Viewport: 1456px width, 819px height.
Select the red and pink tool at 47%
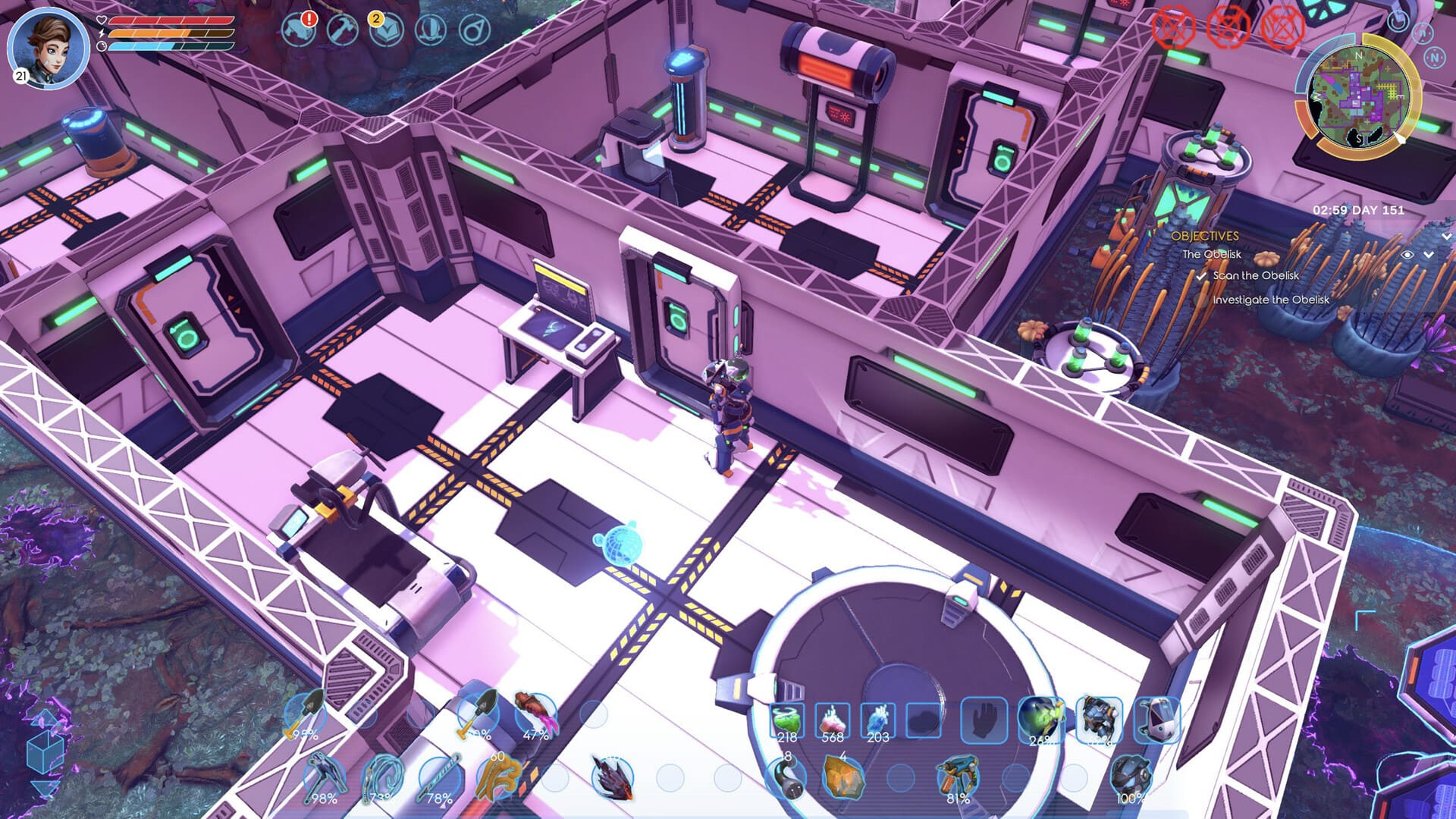click(535, 715)
